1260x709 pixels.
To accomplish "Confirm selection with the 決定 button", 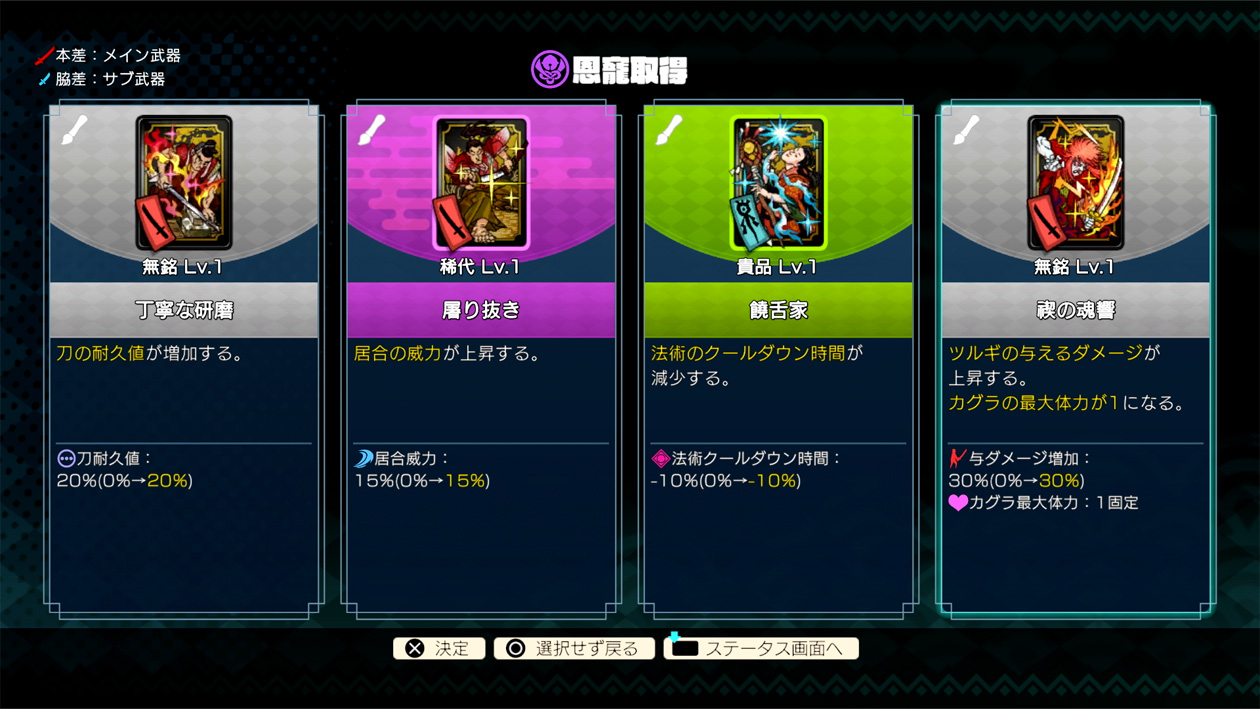I will (x=439, y=648).
